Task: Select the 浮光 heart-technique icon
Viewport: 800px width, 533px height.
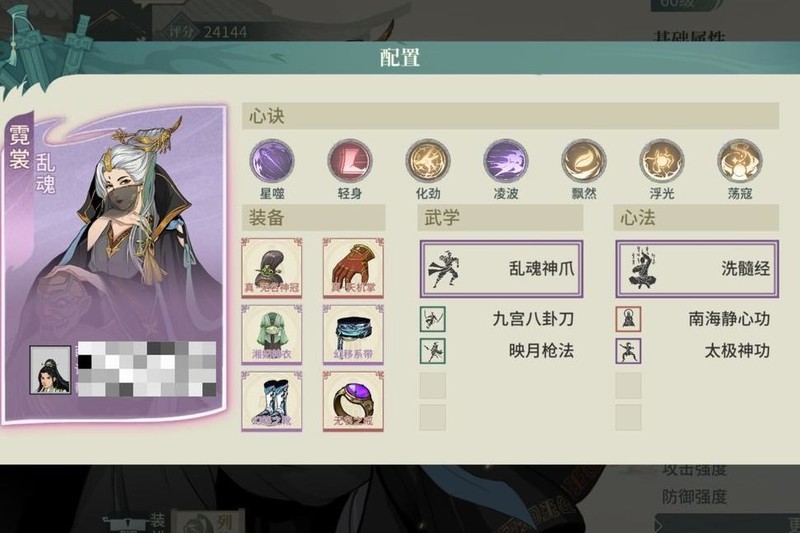Action: 662,160
